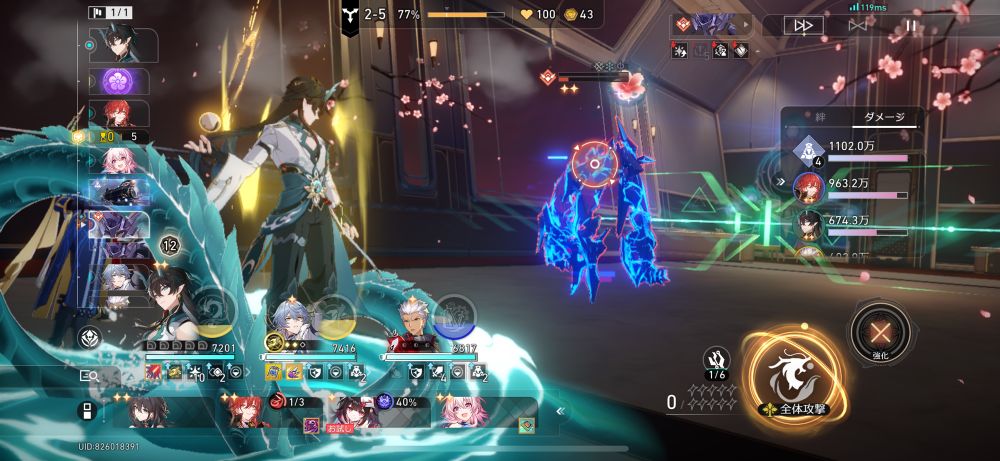Select the お試し trial character portrait
1000x461 pixels.
click(x=353, y=412)
